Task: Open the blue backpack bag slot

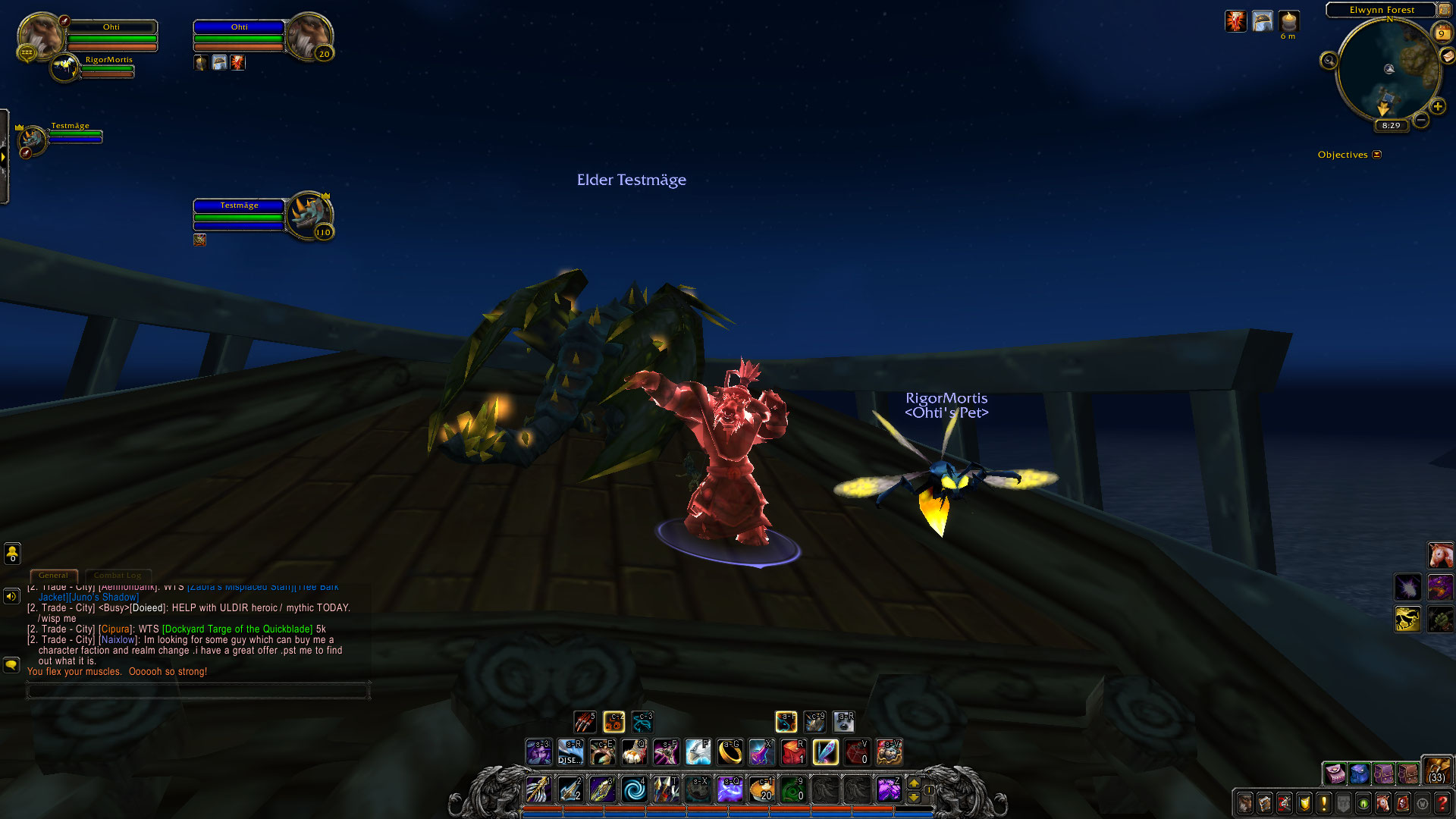Action: click(1359, 773)
